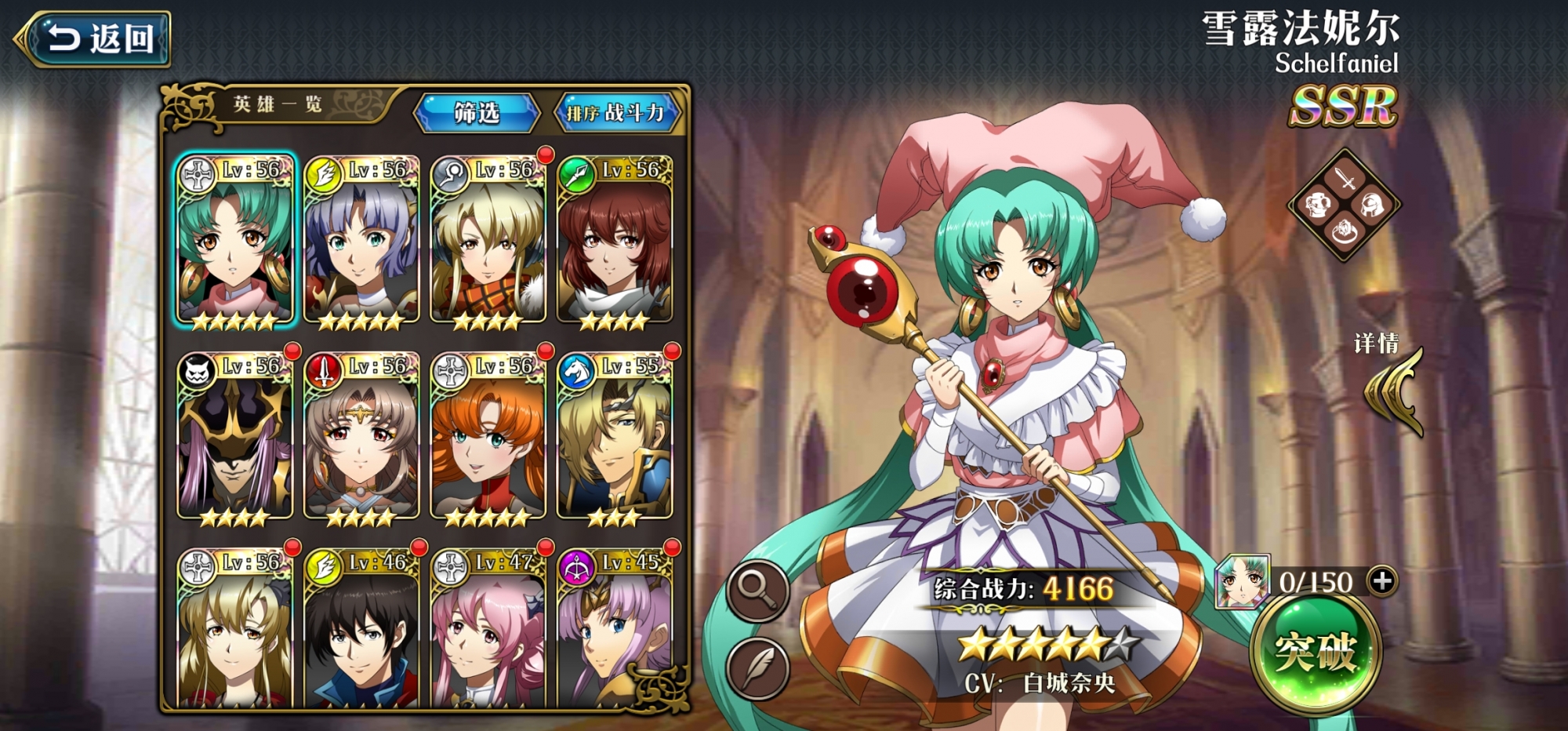This screenshot has height=731, width=1568.
Task: Choose the brown-haired hero with gold circlet
Action: click(361, 438)
